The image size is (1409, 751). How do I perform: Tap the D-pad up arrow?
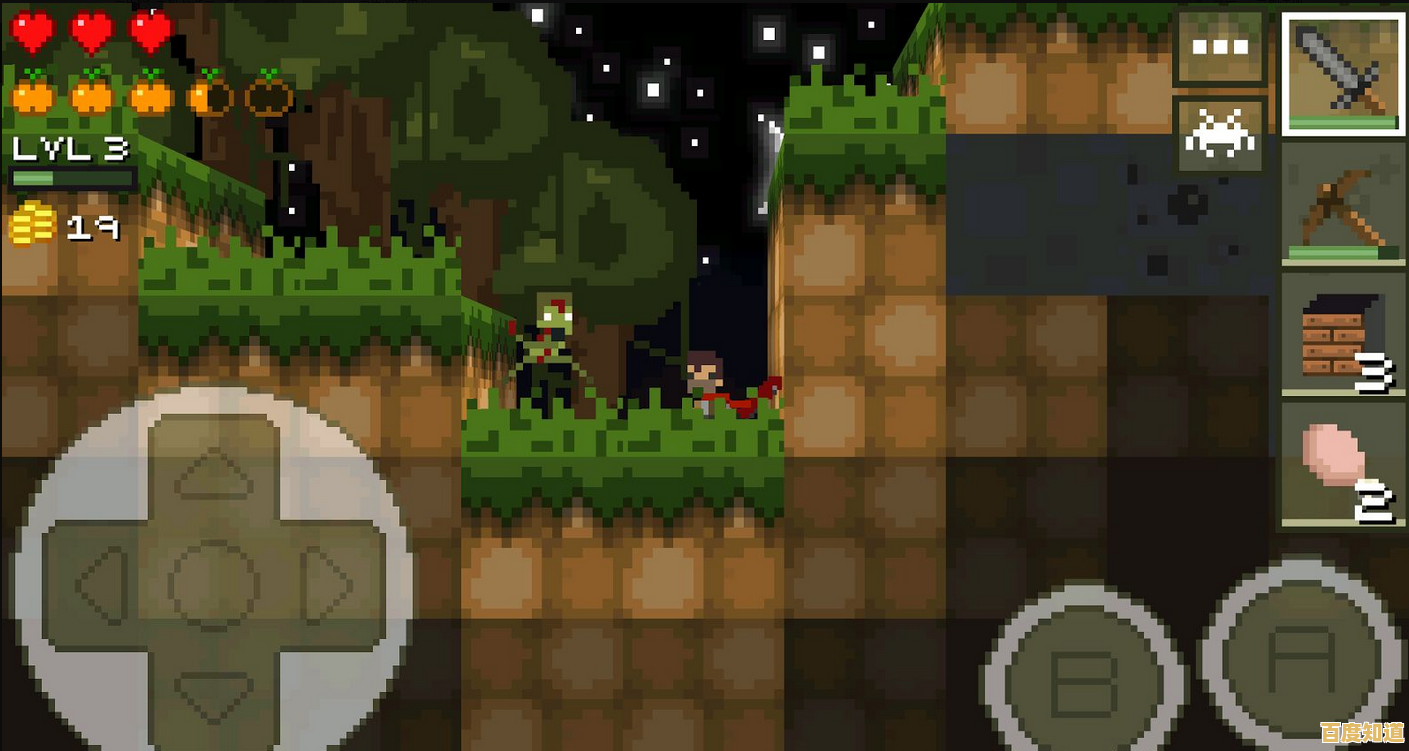[214, 470]
